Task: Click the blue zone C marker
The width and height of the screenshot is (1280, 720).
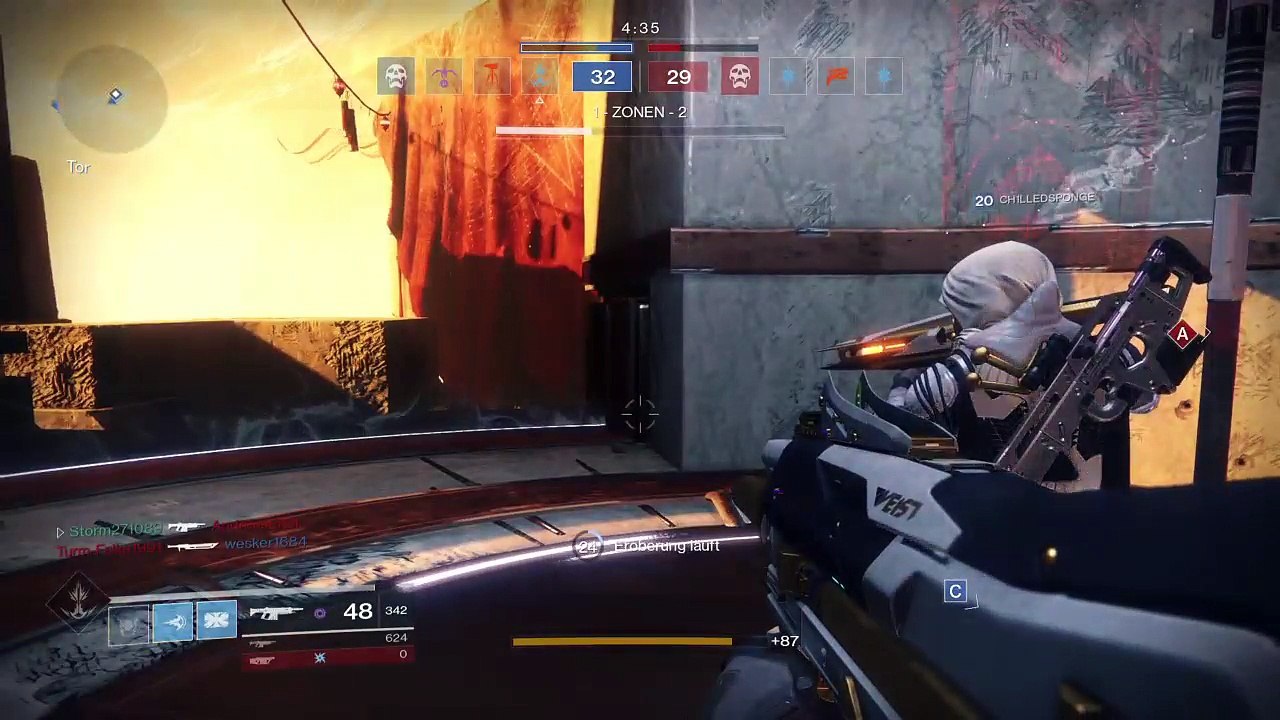Action: tap(955, 591)
